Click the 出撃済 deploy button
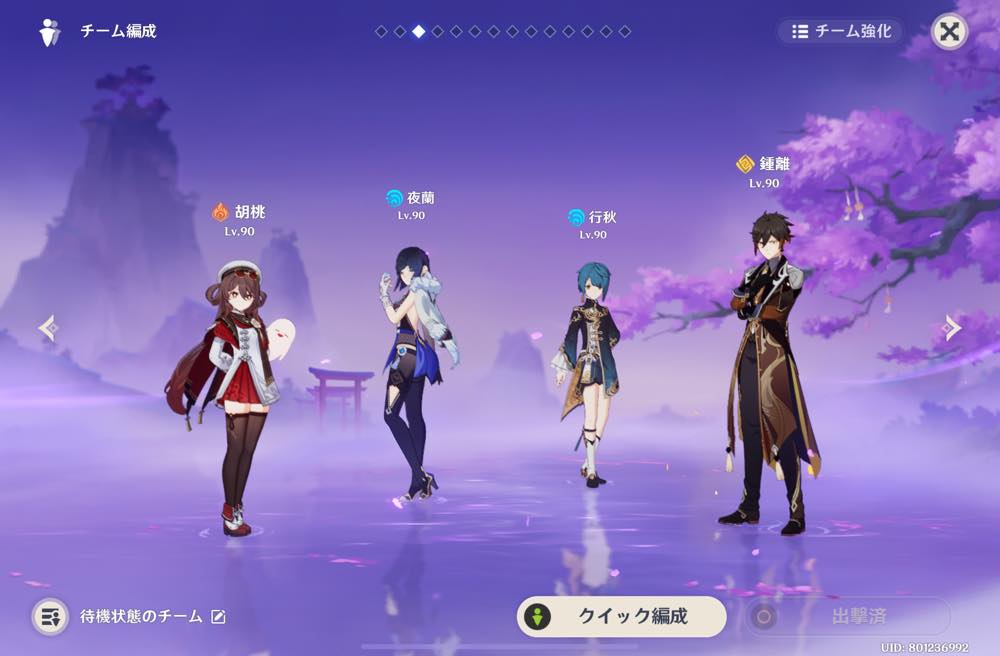1000x656 pixels. click(x=846, y=616)
